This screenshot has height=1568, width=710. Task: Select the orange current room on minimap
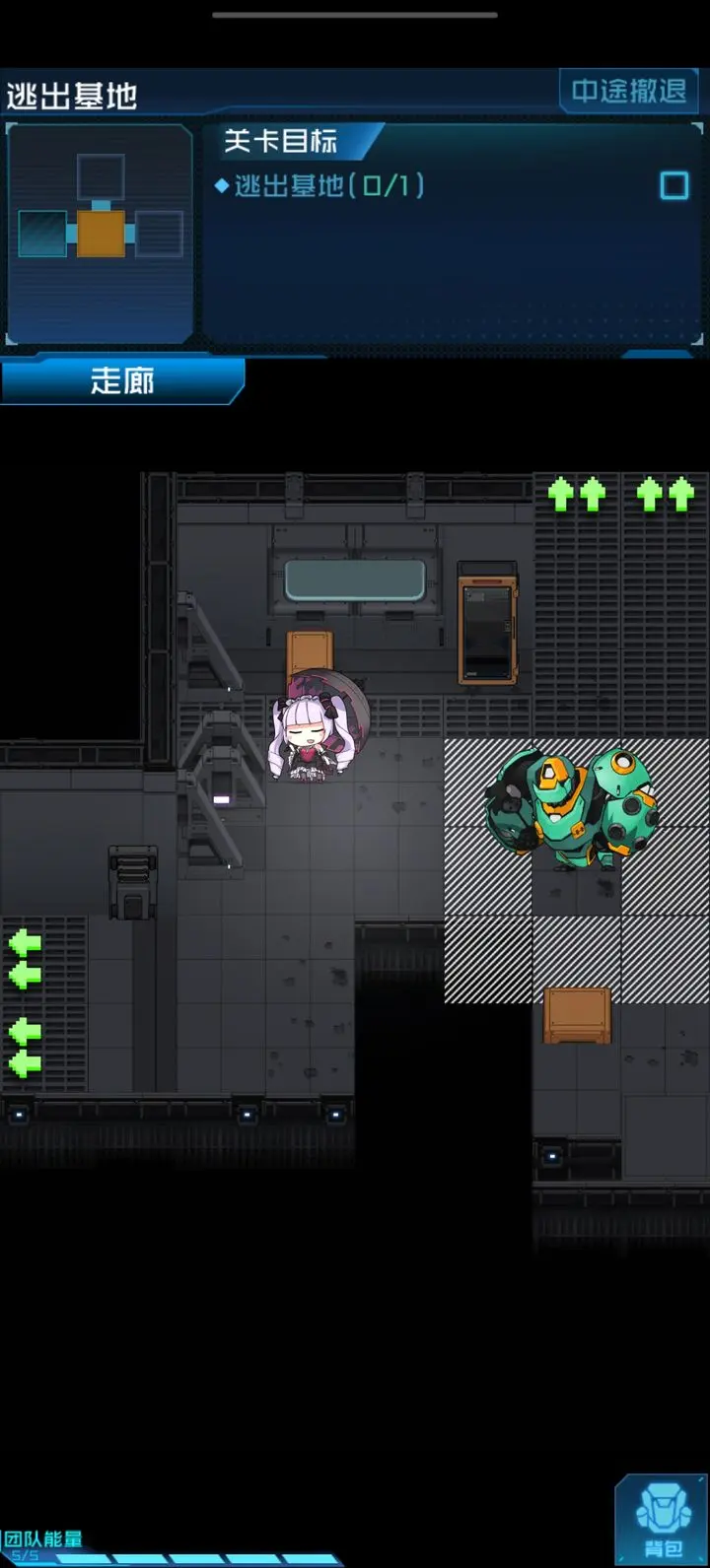(x=101, y=234)
